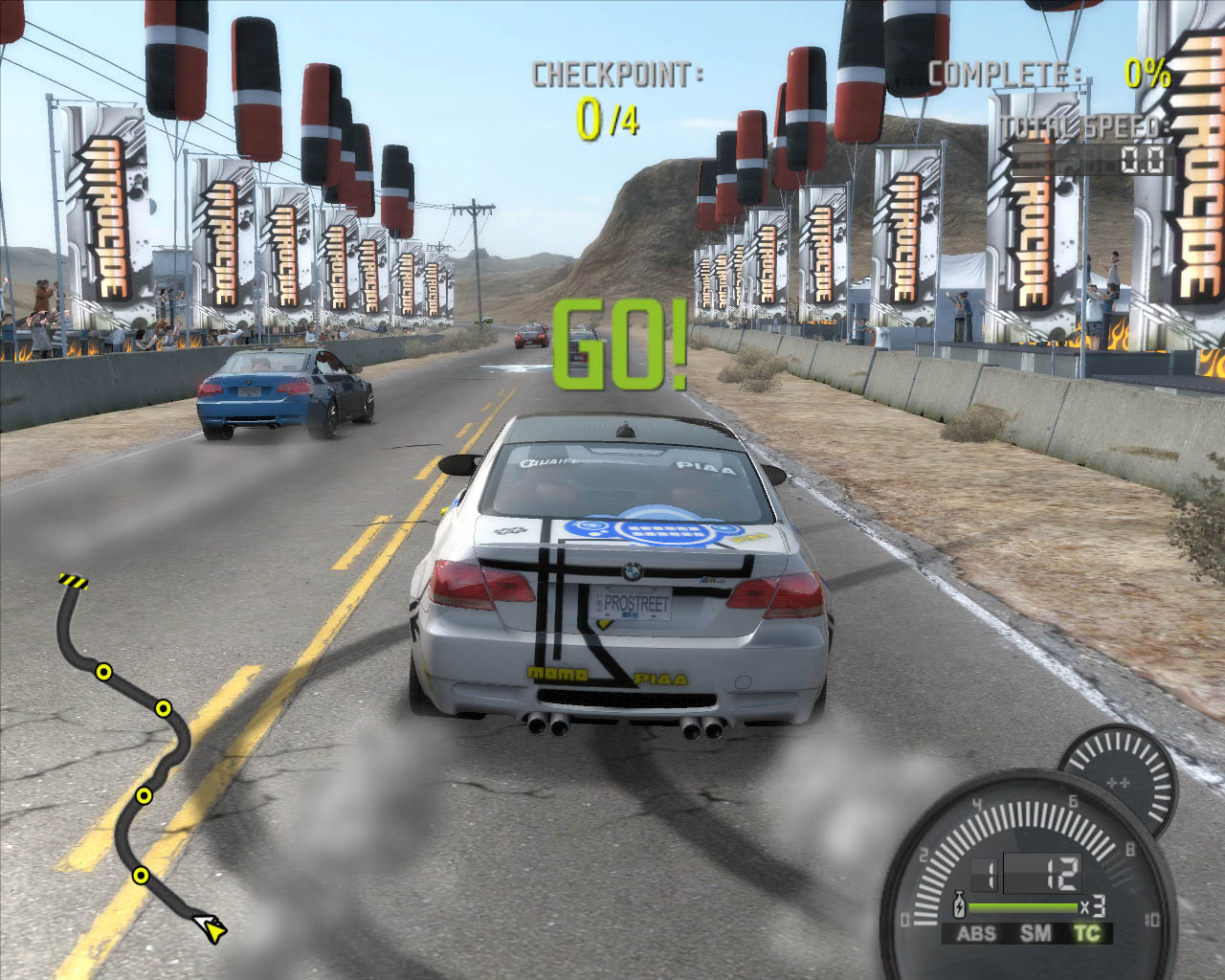Screen dimensions: 1225x980
Task: Click the striped finish marker on the minimap
Action: 73,580
